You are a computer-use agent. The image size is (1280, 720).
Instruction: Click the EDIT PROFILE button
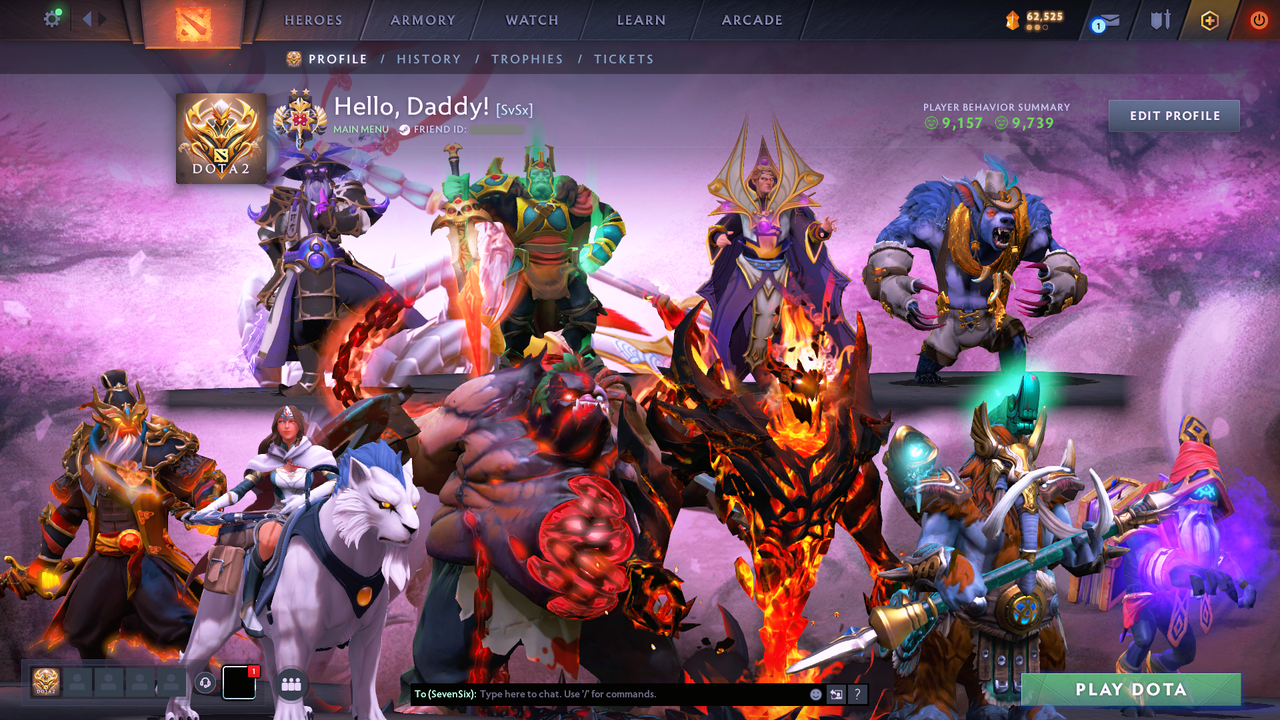[1173, 115]
